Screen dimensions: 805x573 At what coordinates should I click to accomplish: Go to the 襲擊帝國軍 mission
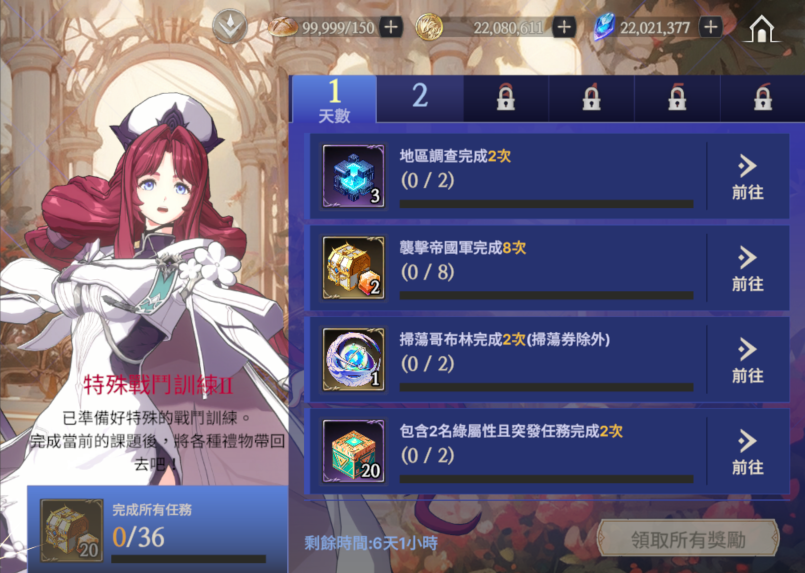point(747,269)
